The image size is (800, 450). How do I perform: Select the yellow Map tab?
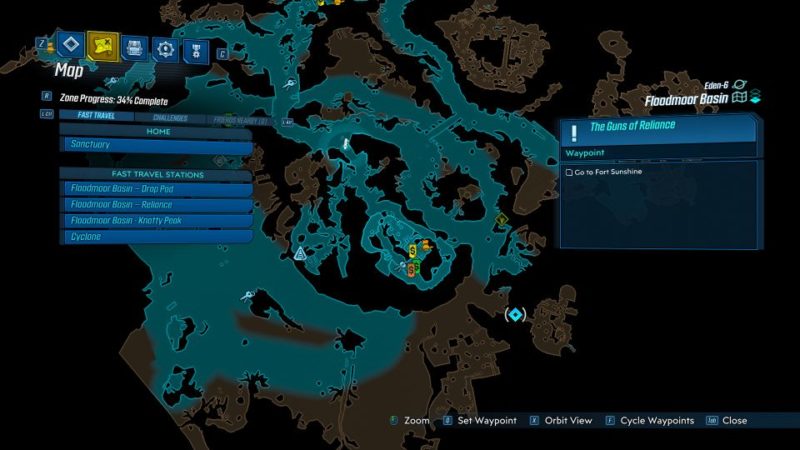click(x=102, y=45)
